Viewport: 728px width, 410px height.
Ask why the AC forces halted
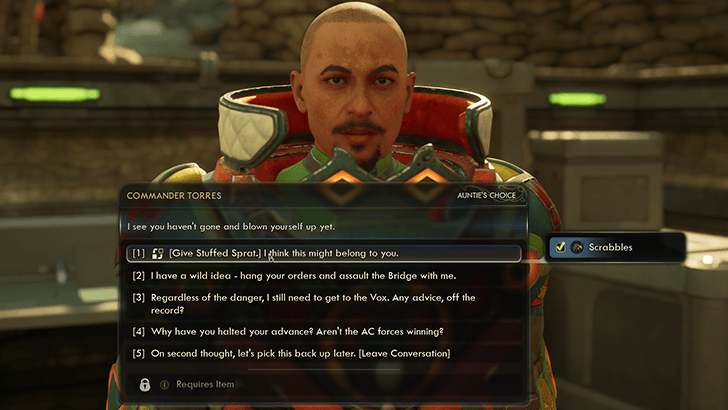click(290, 331)
